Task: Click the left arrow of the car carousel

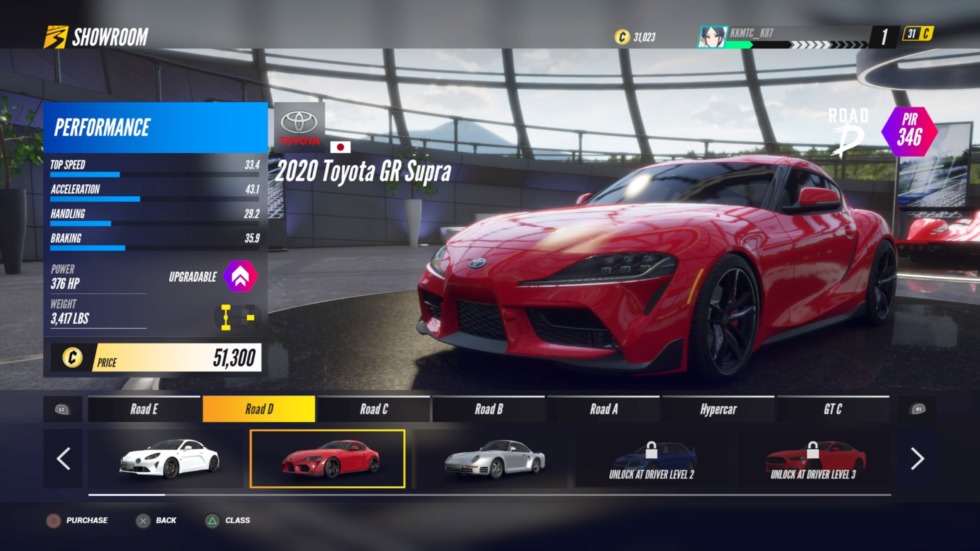Action: 63,459
